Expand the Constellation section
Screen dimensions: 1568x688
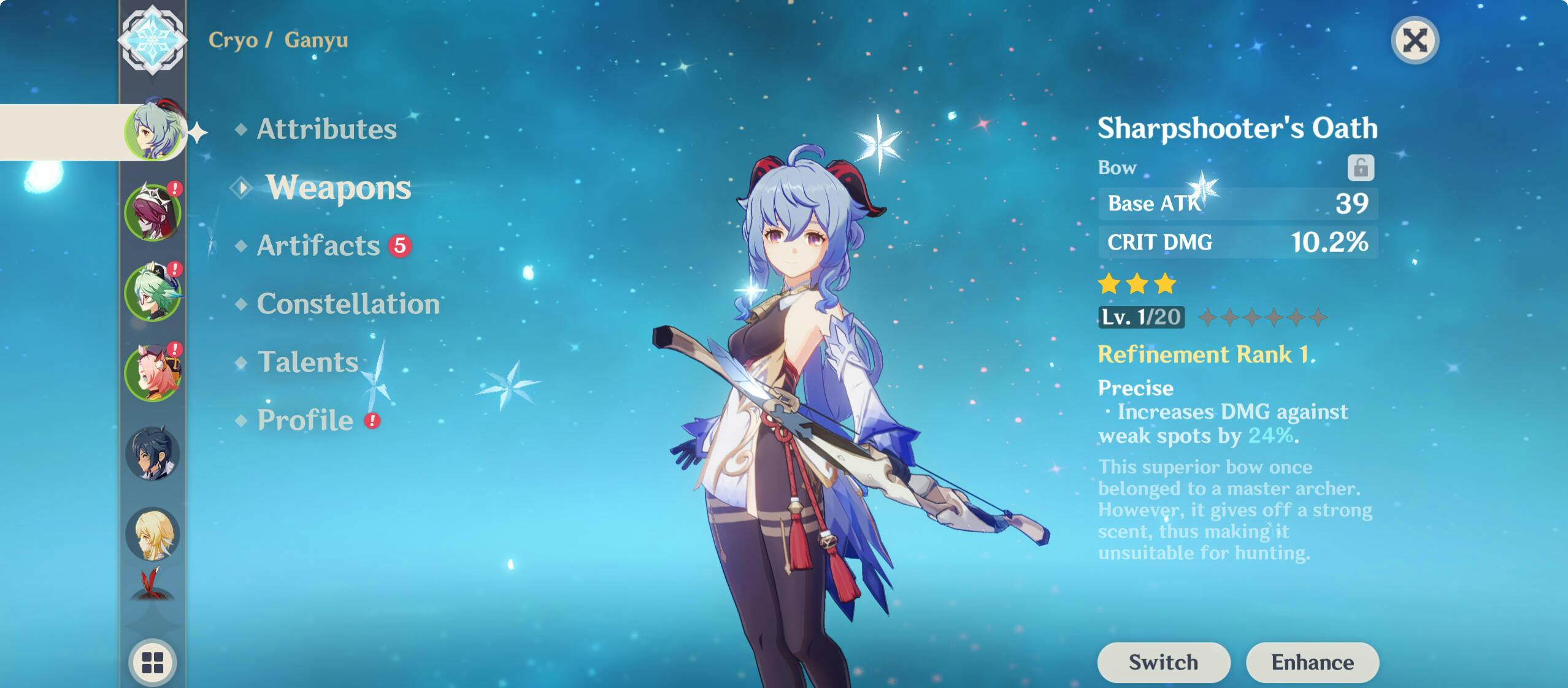click(350, 304)
